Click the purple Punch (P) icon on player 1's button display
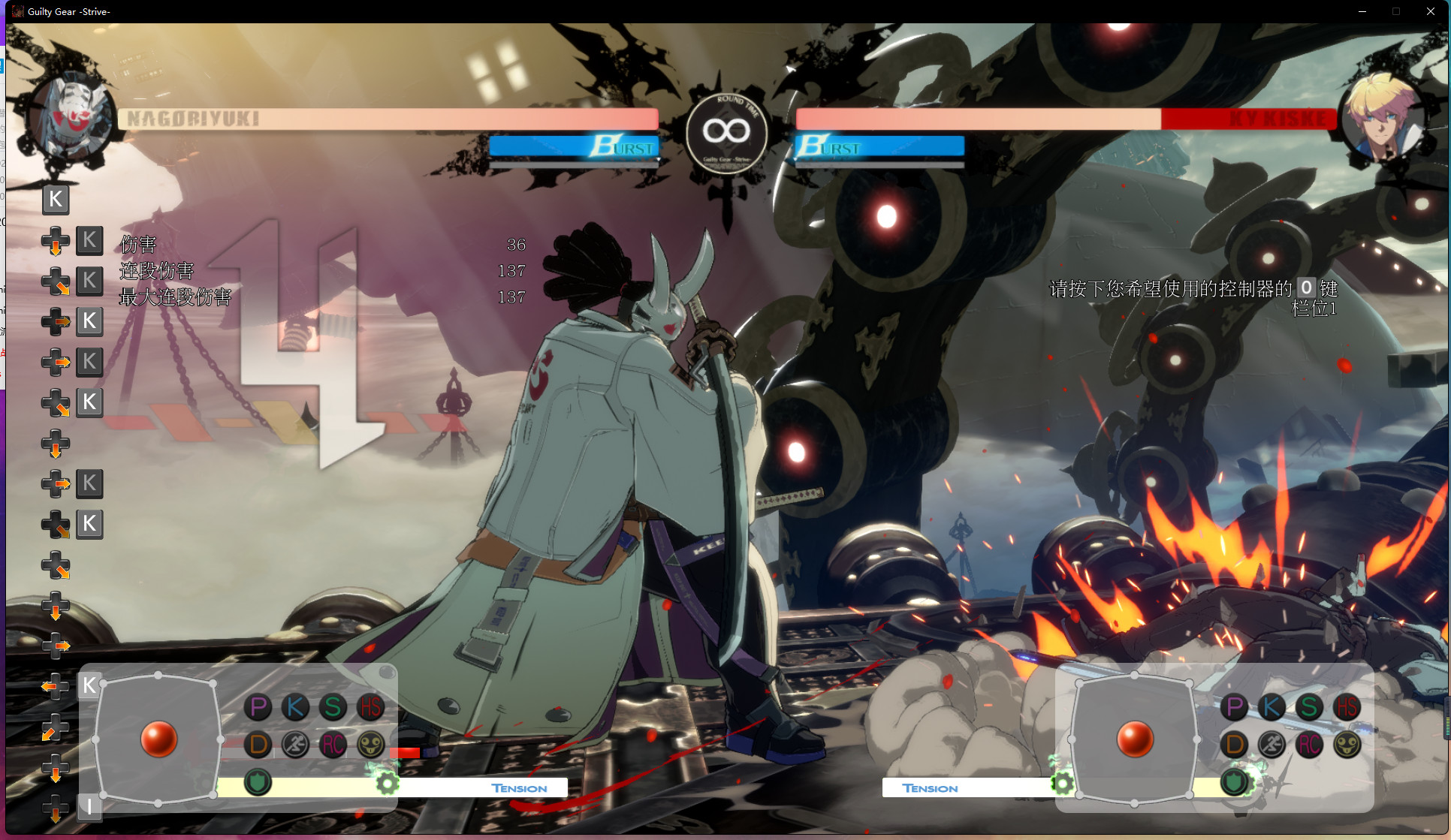Viewport: 1451px width, 840px height. [258, 706]
